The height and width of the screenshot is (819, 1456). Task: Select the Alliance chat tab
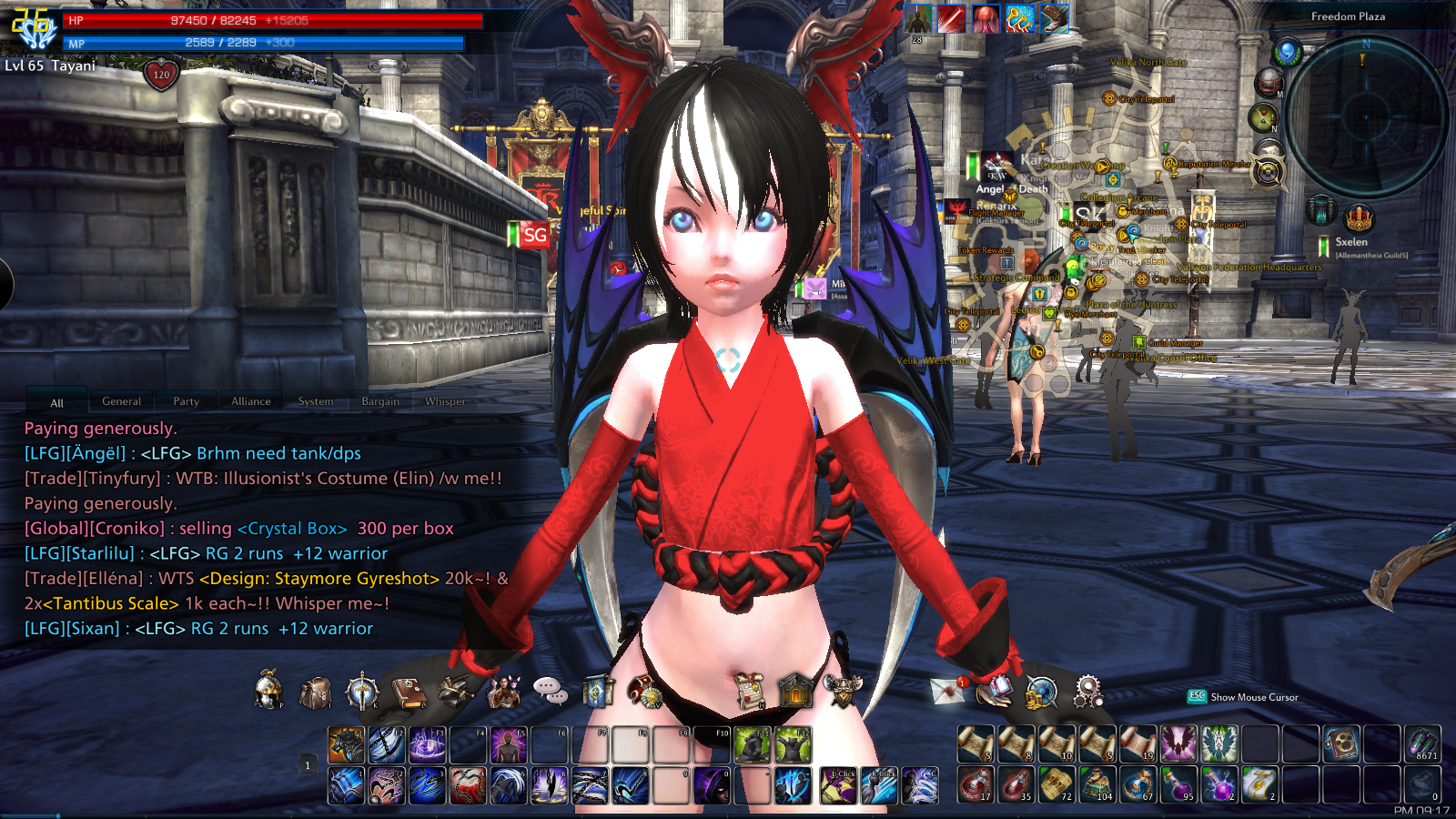tap(250, 401)
